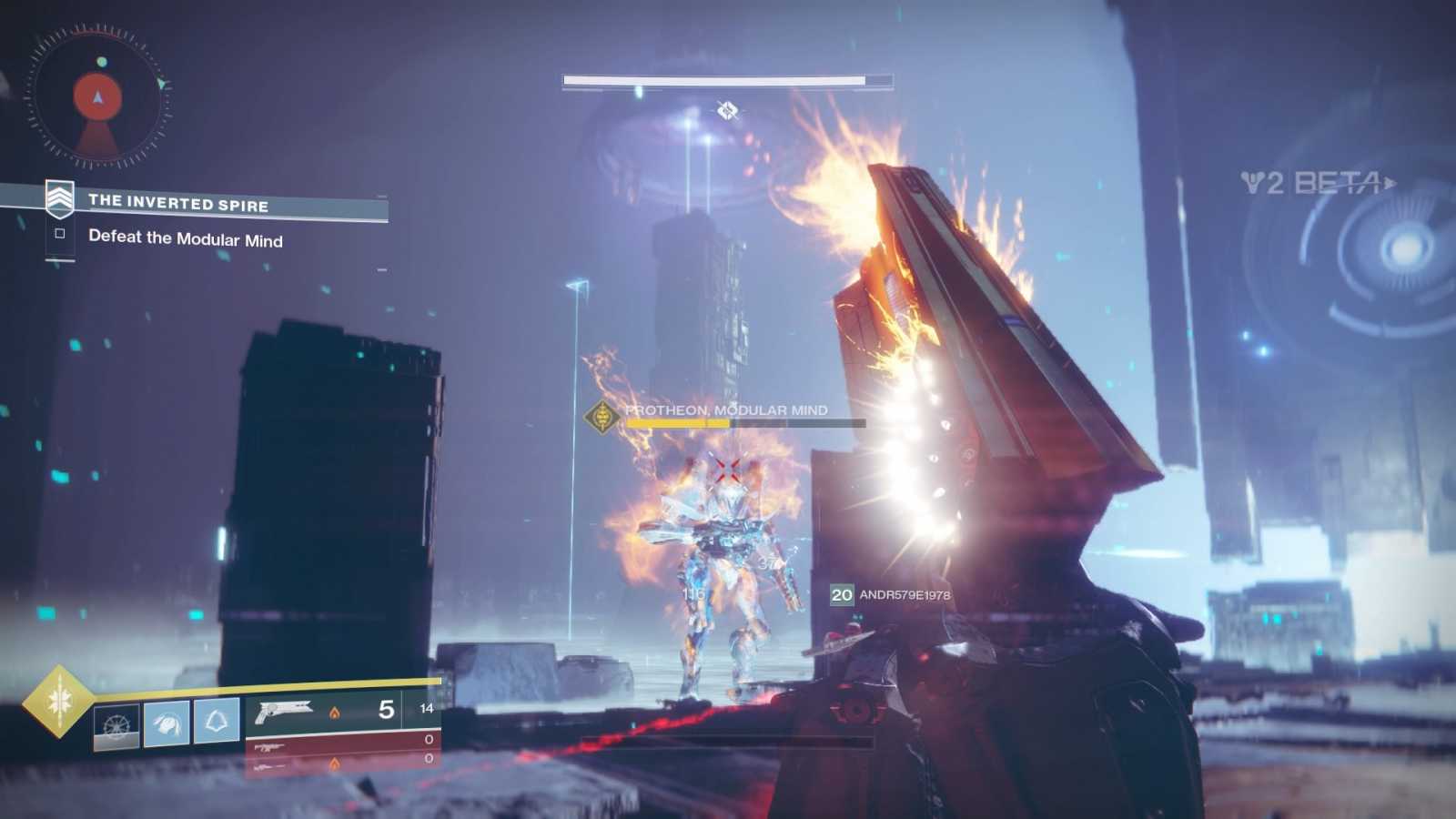Toggle the objective checkbox beside Defeat the Modular Mind

tap(60, 234)
